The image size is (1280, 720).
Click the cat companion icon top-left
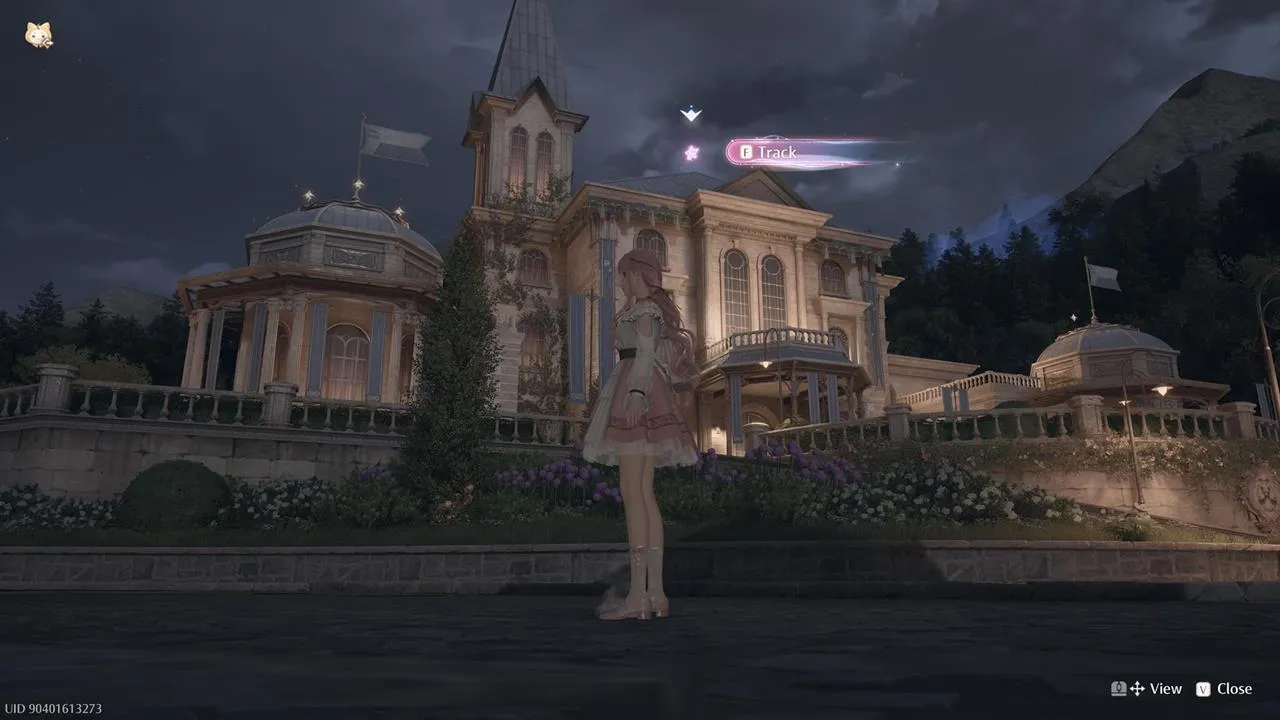point(37,32)
